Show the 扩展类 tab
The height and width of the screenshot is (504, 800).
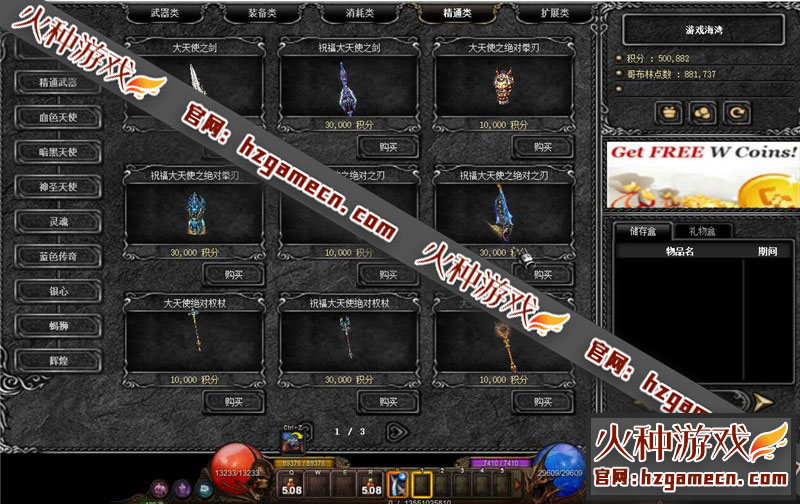556,13
